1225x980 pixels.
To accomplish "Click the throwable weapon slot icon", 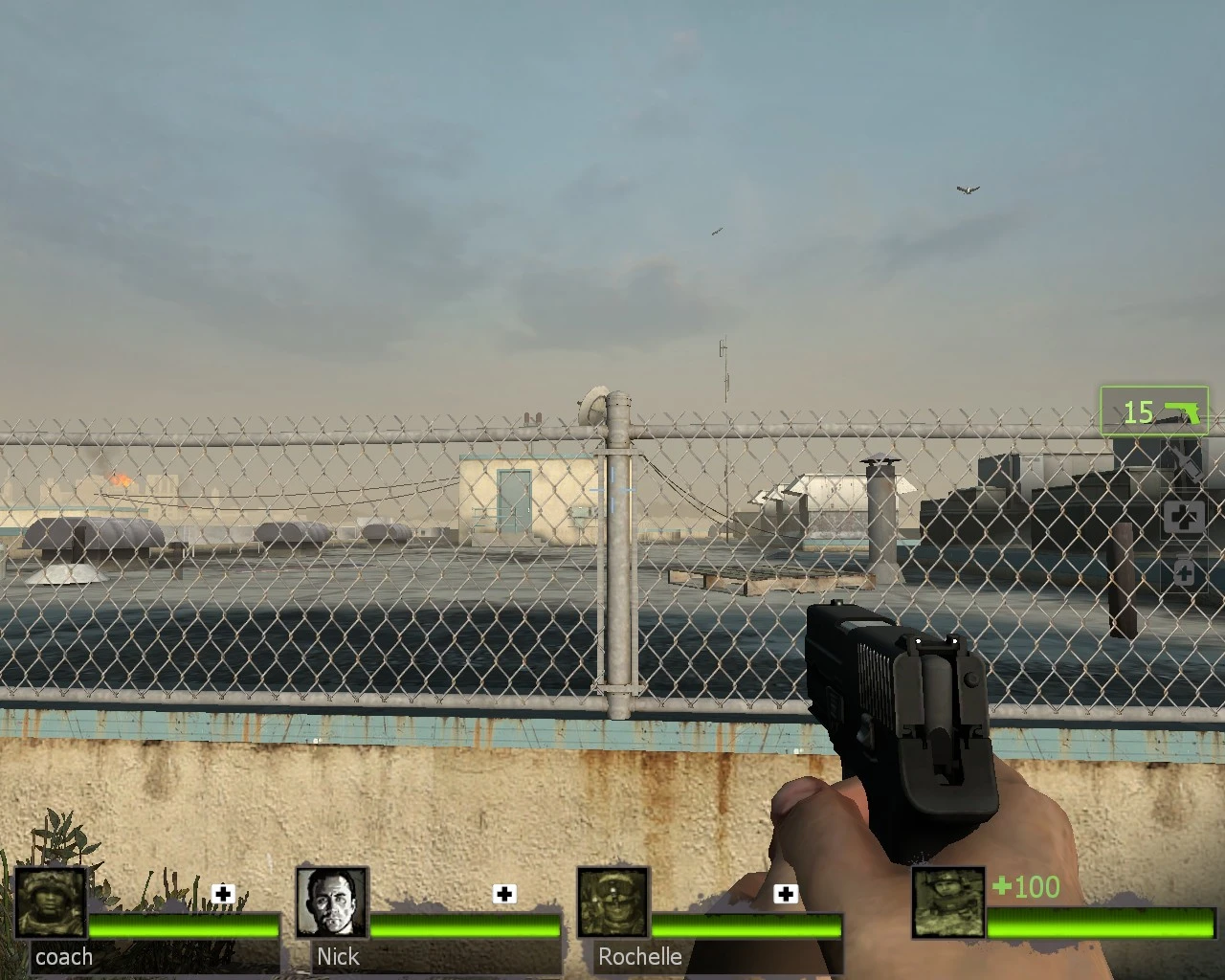I will [1185, 466].
